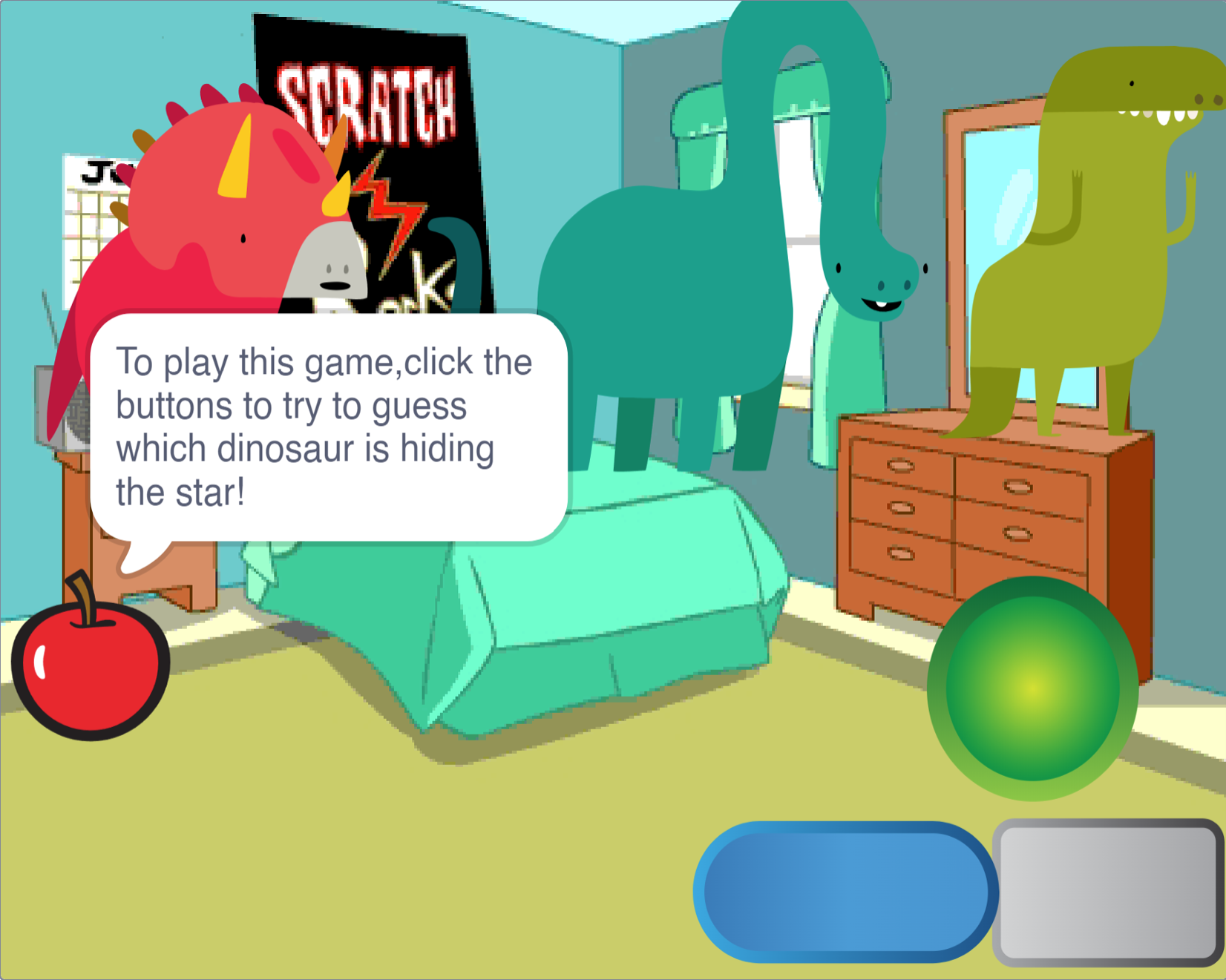This screenshot has height=980, width=1226.
Task: Choose the gray rectangular button
Action: coord(1108,893)
